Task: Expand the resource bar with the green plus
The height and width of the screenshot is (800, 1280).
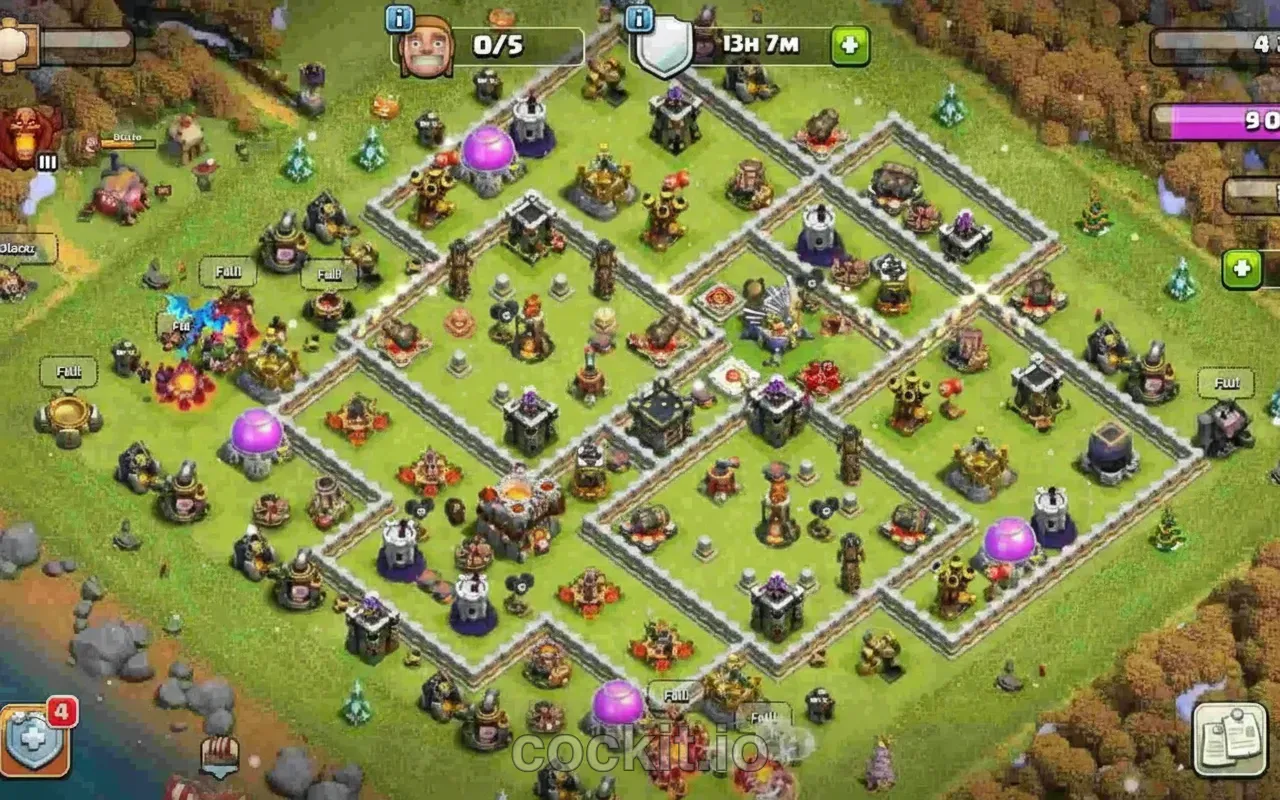Action: pos(1240,268)
